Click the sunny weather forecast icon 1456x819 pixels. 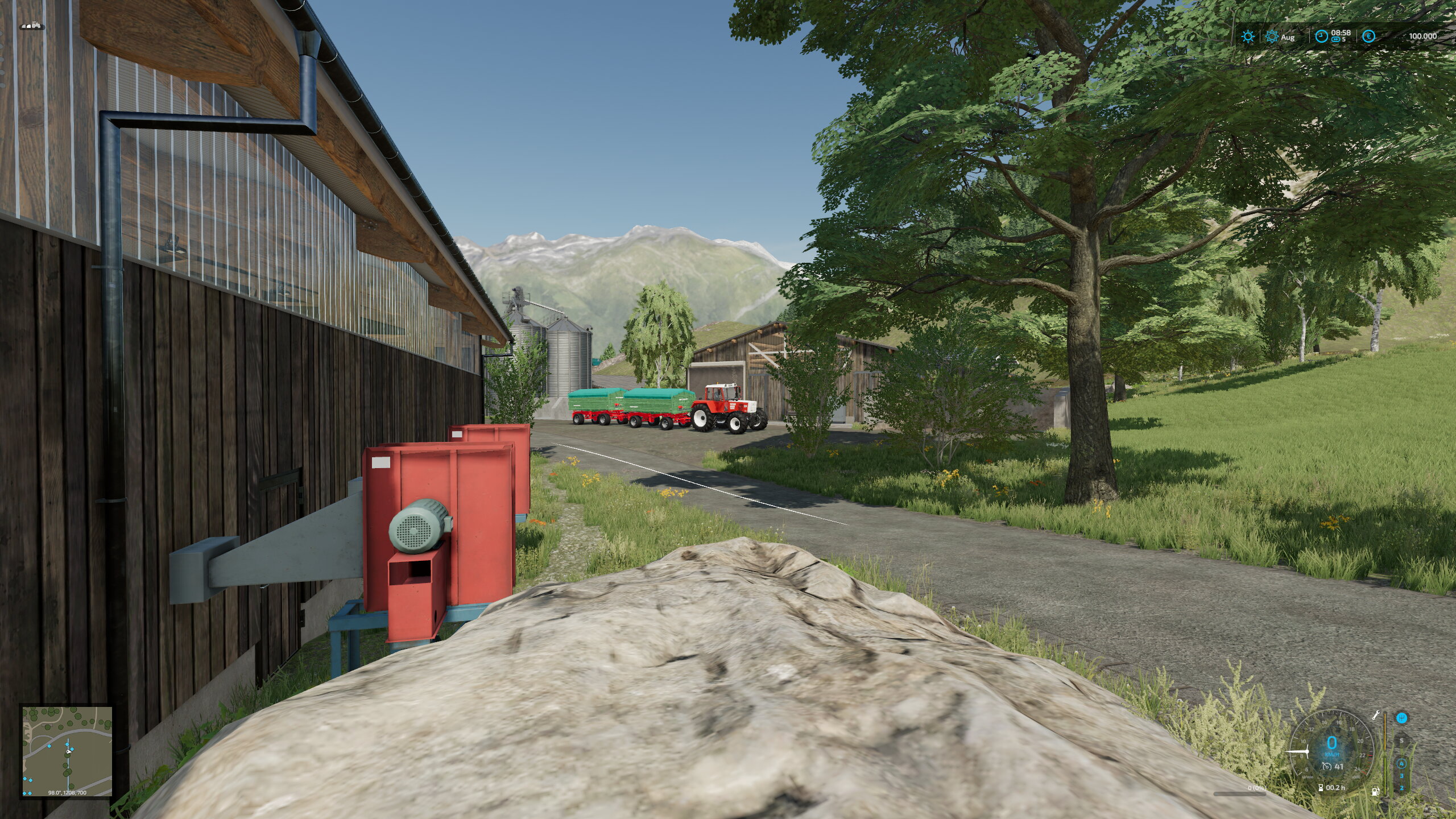pyautogui.click(x=1248, y=36)
